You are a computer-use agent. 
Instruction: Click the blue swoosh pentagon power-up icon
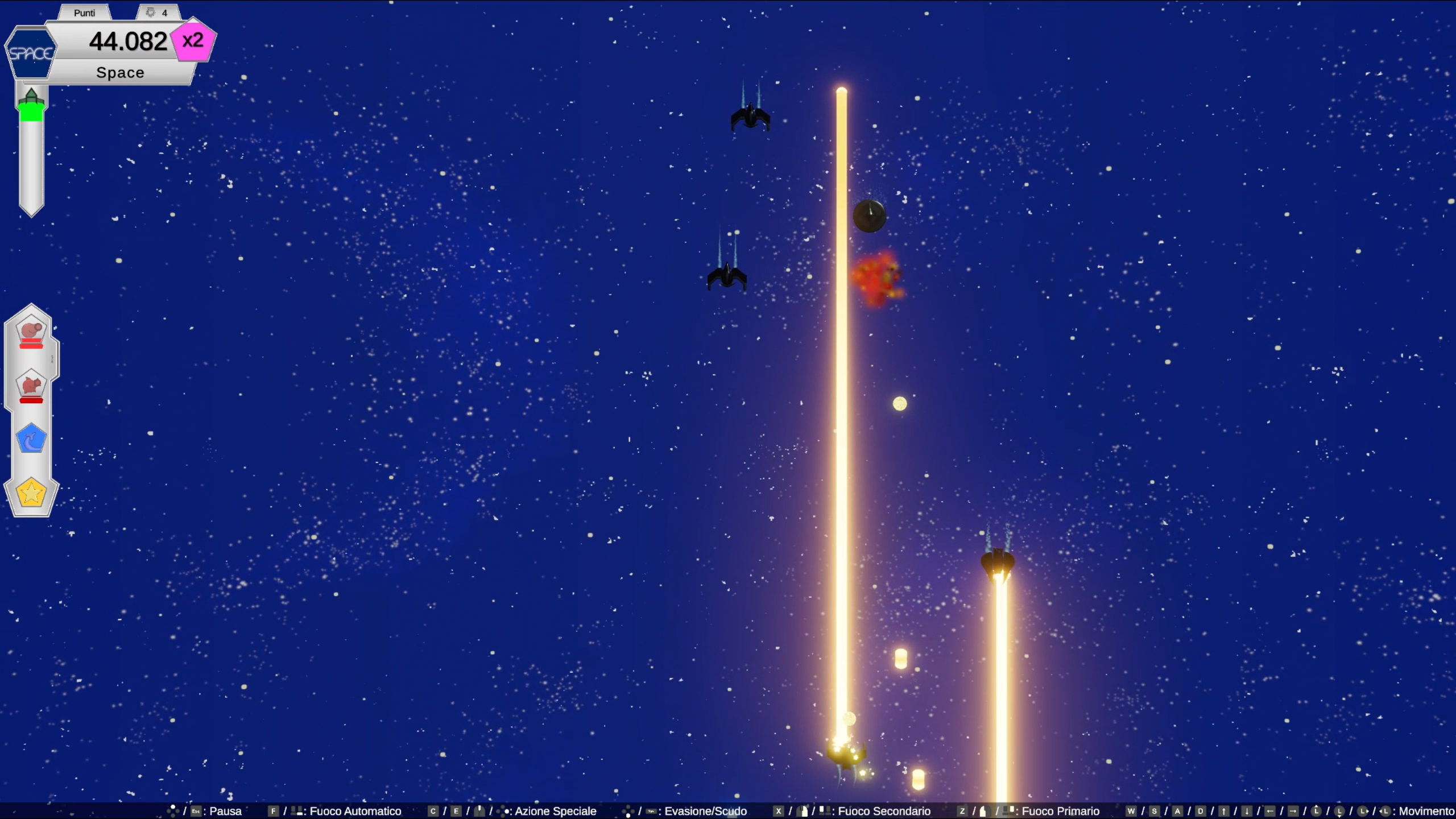pyautogui.click(x=31, y=439)
